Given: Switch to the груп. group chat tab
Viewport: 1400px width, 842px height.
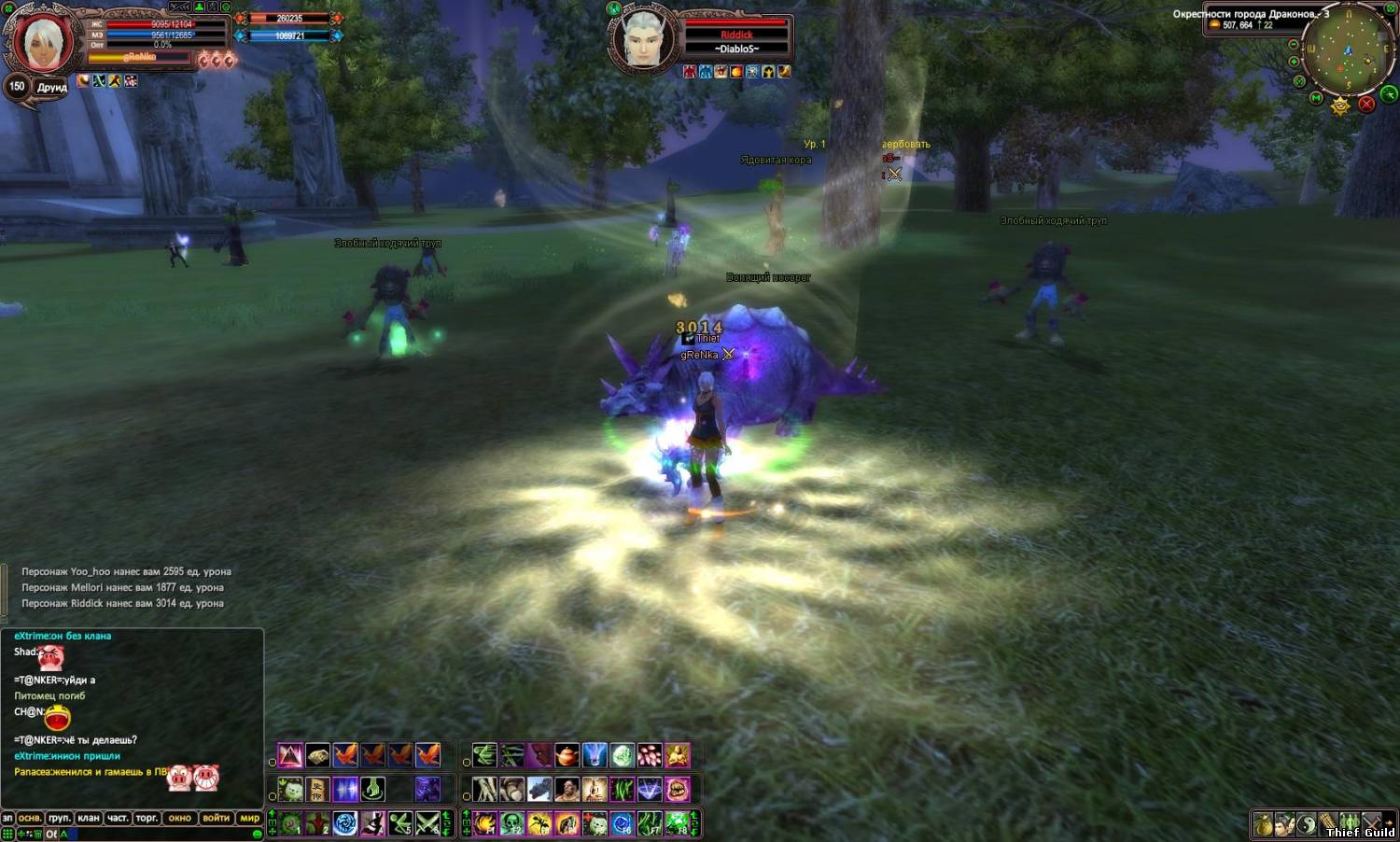Looking at the screenshot, I should click(59, 818).
